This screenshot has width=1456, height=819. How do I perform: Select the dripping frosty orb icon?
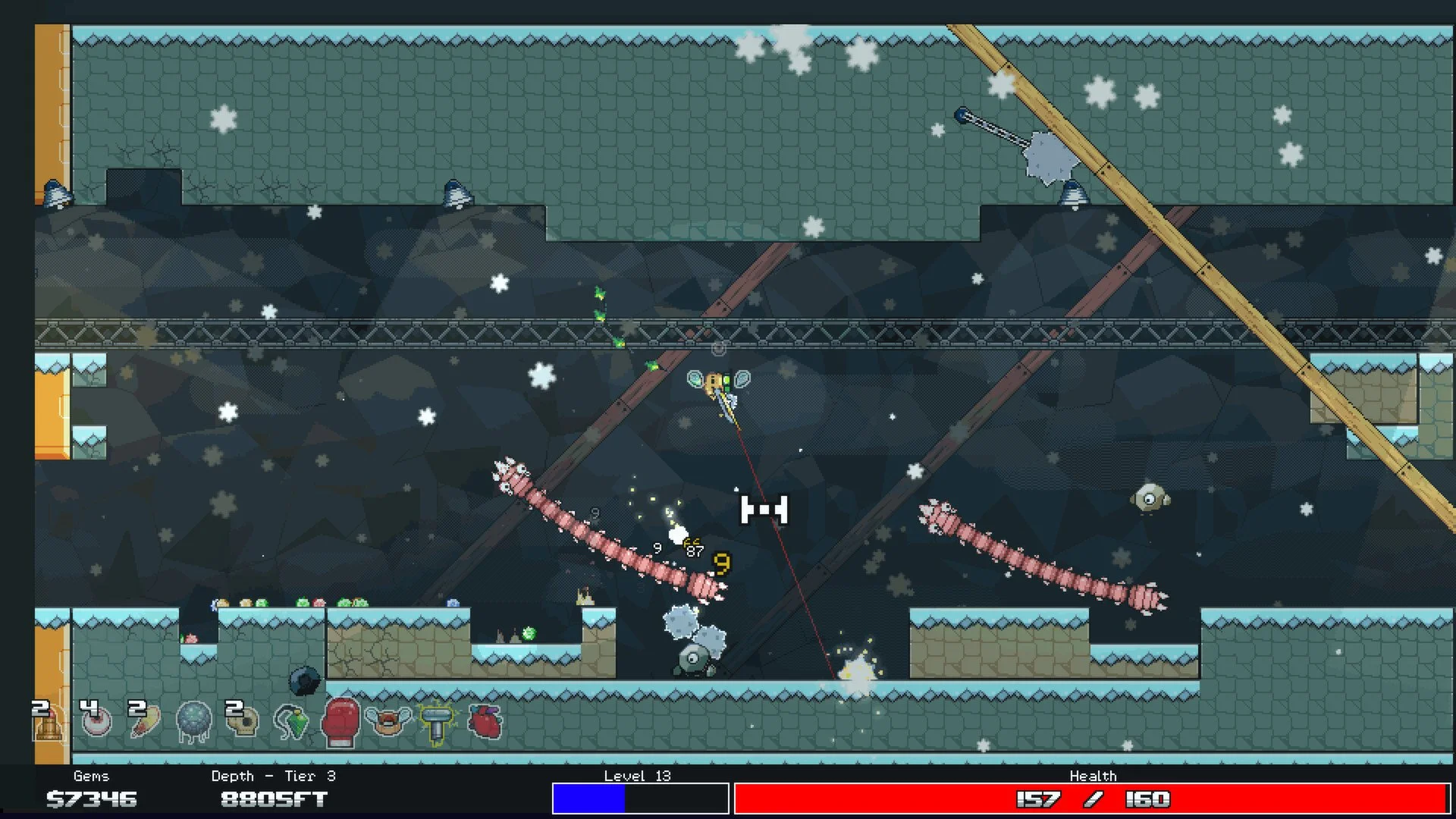pos(193,721)
